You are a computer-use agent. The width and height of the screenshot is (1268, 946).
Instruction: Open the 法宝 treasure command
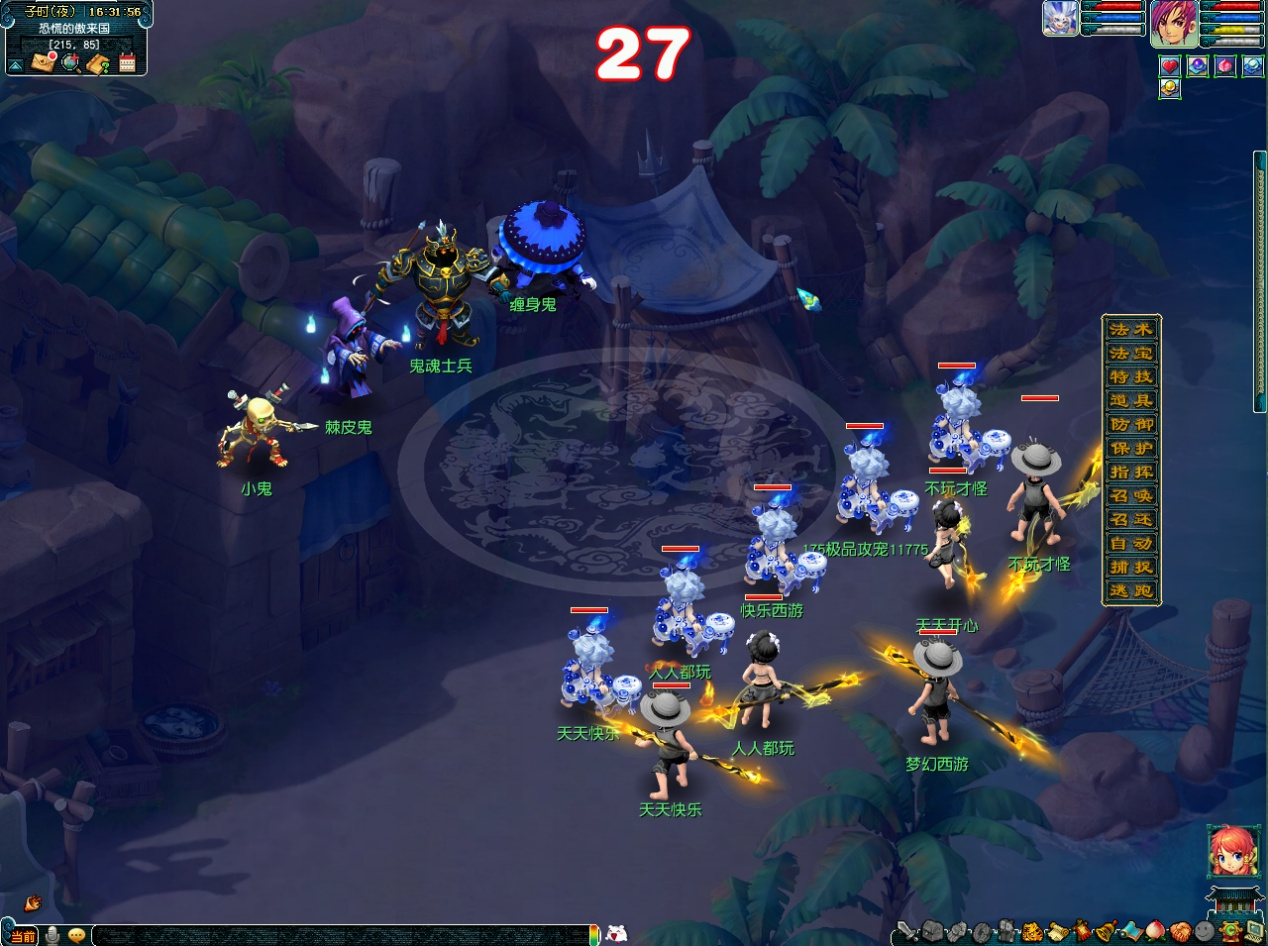[x=1131, y=353]
